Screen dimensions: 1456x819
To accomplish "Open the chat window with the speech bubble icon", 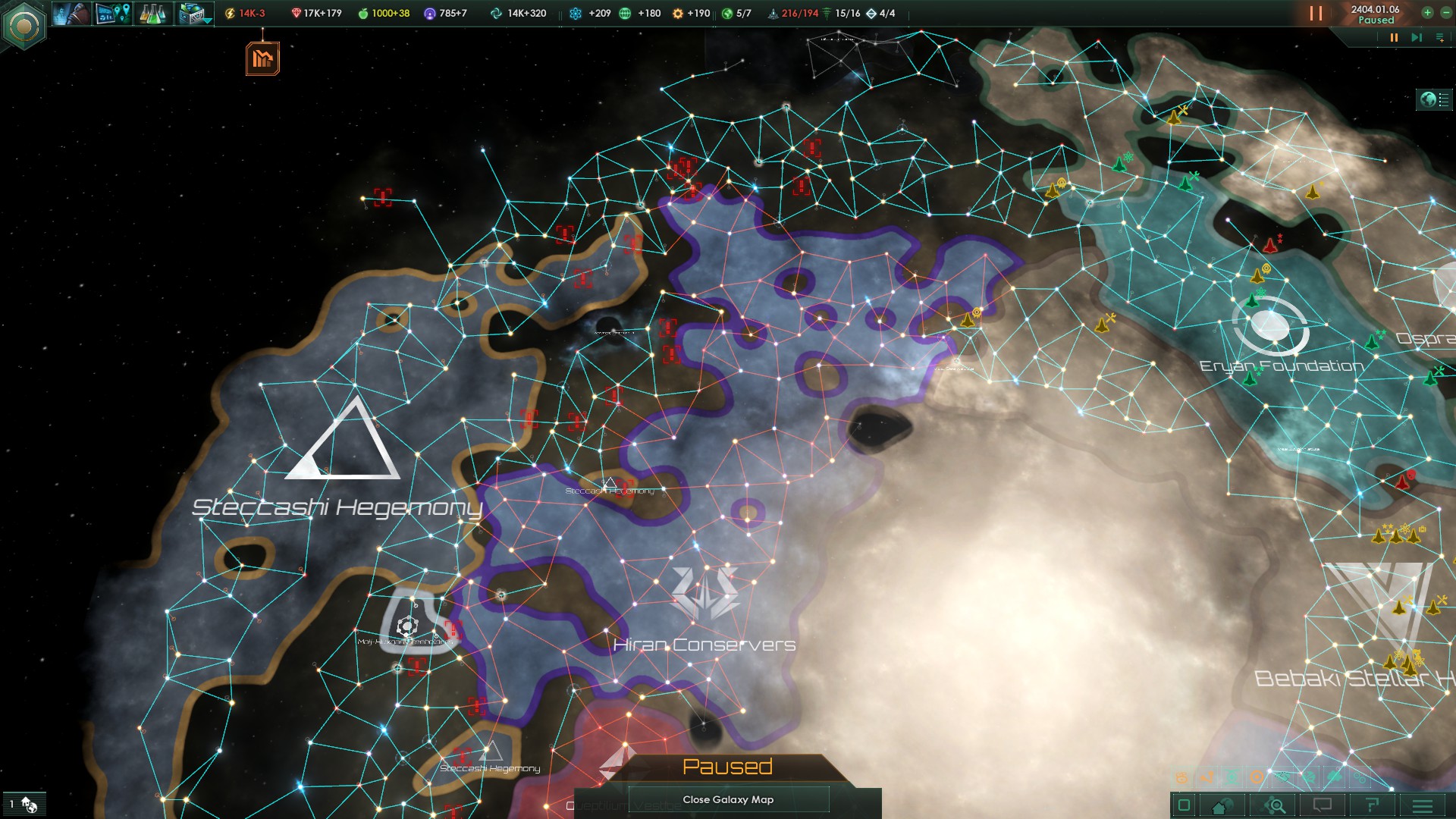I will coord(1322,806).
